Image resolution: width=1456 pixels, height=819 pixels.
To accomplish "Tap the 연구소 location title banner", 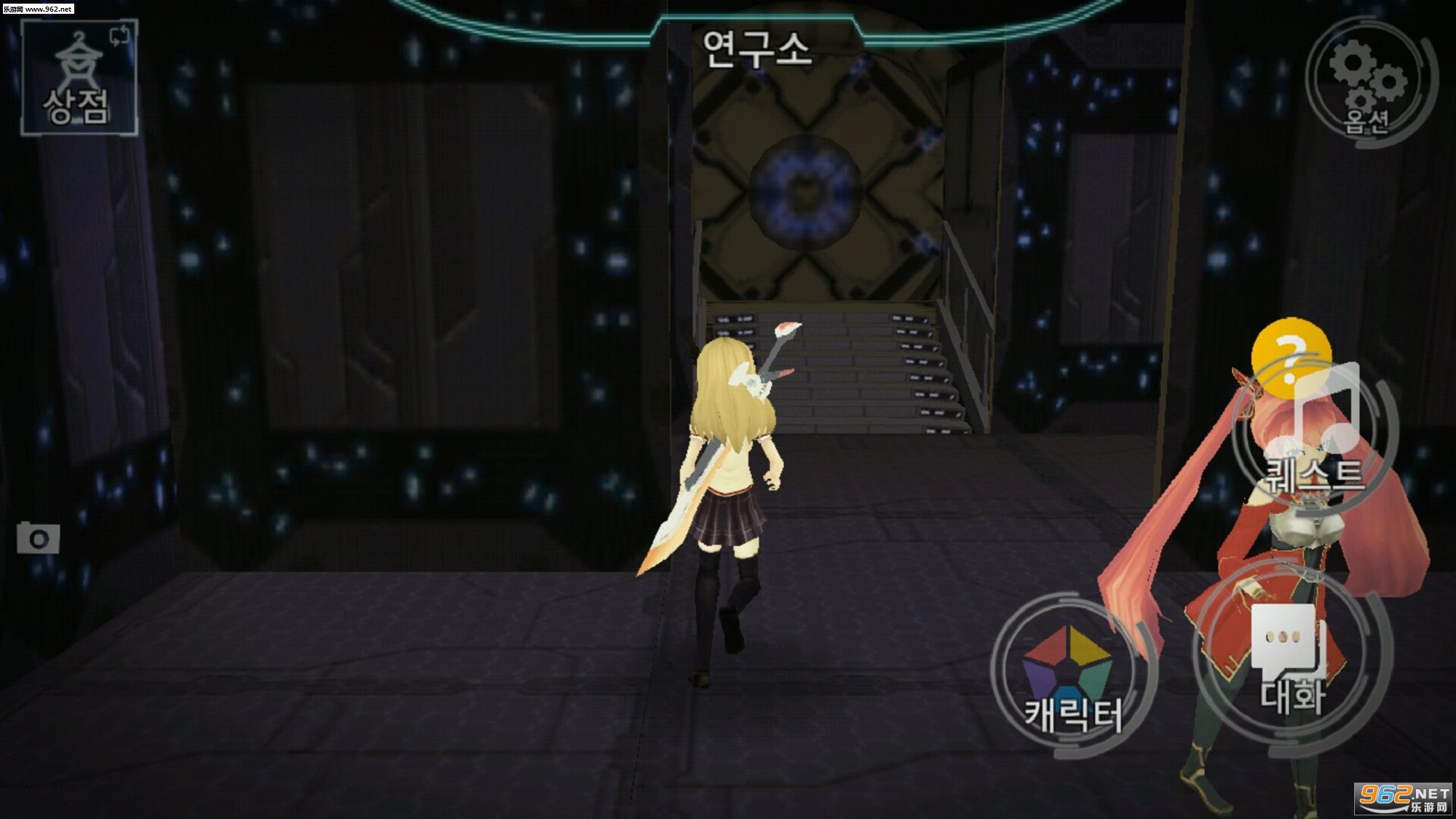I will click(x=757, y=51).
